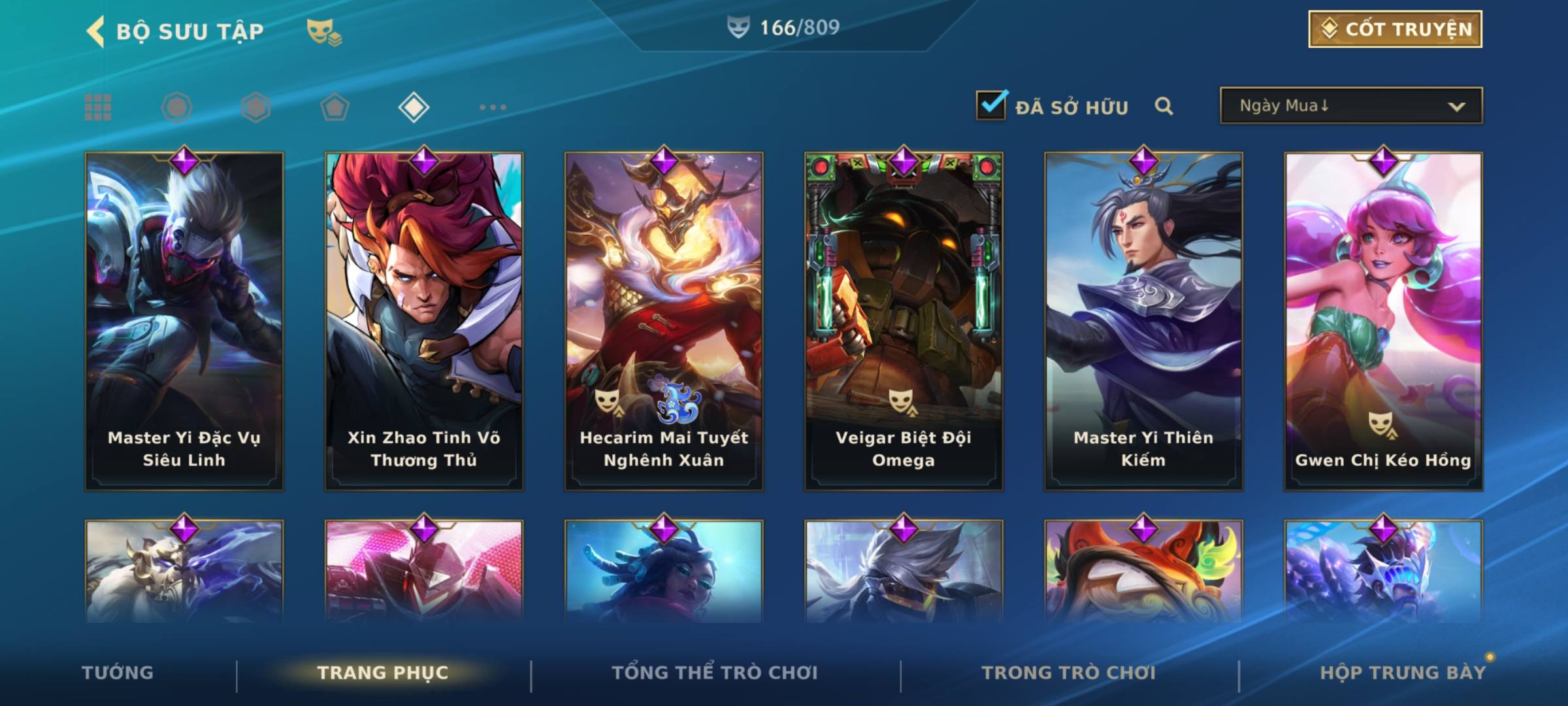Switch to the Tướng tab

[x=118, y=673]
